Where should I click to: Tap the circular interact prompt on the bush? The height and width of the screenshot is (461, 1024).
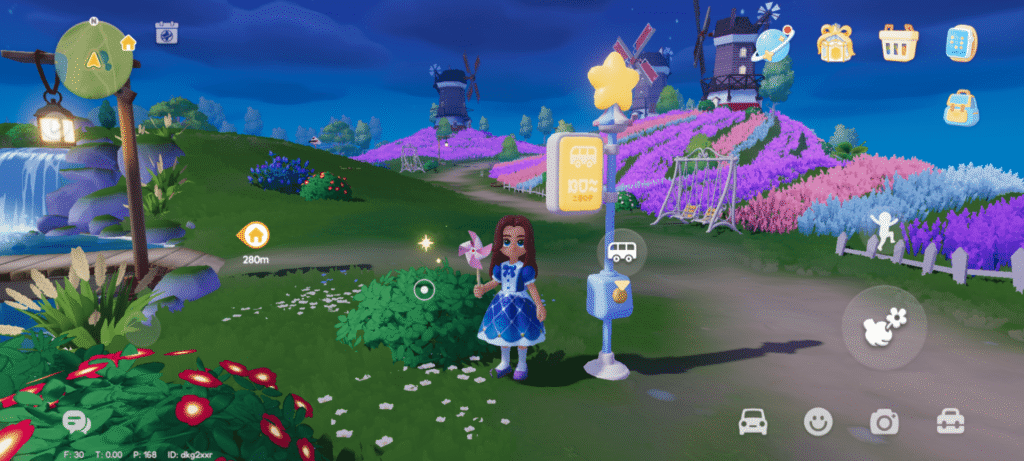click(x=423, y=290)
